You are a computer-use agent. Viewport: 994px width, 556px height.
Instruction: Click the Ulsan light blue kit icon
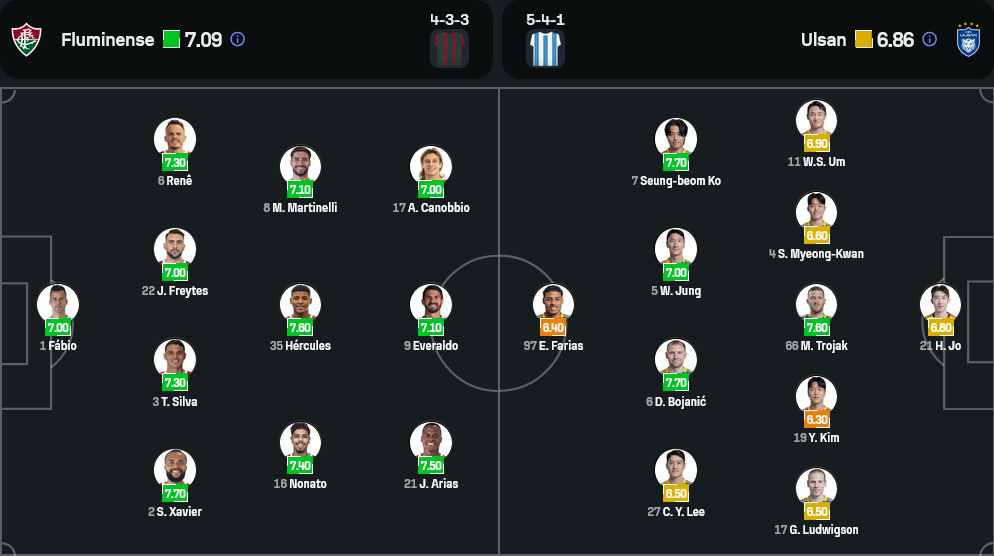tap(546, 48)
